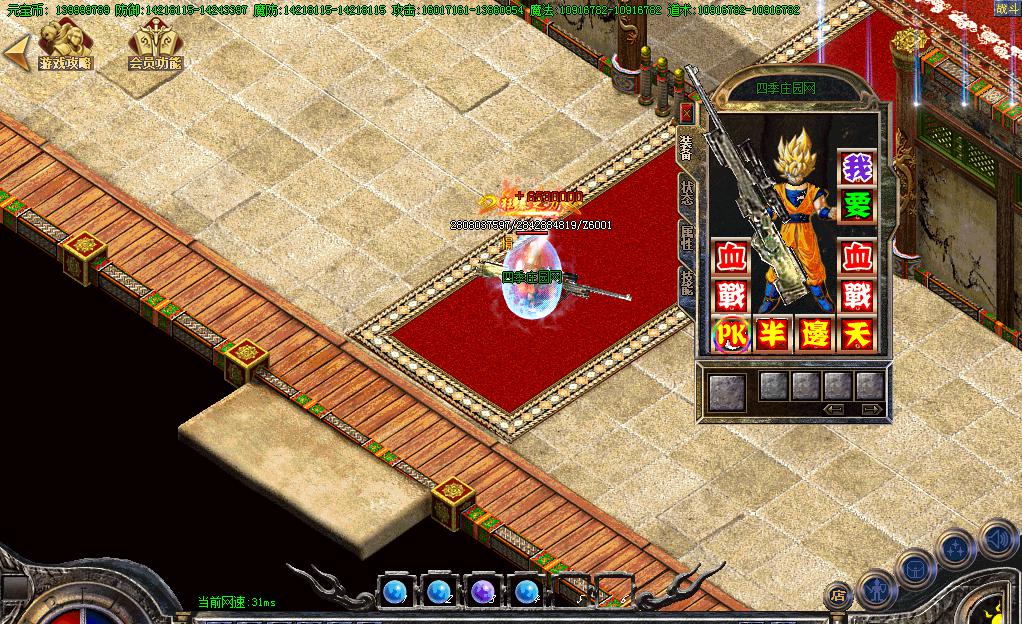
Task: Select the purple 我 equipment slot
Action: coord(857,168)
